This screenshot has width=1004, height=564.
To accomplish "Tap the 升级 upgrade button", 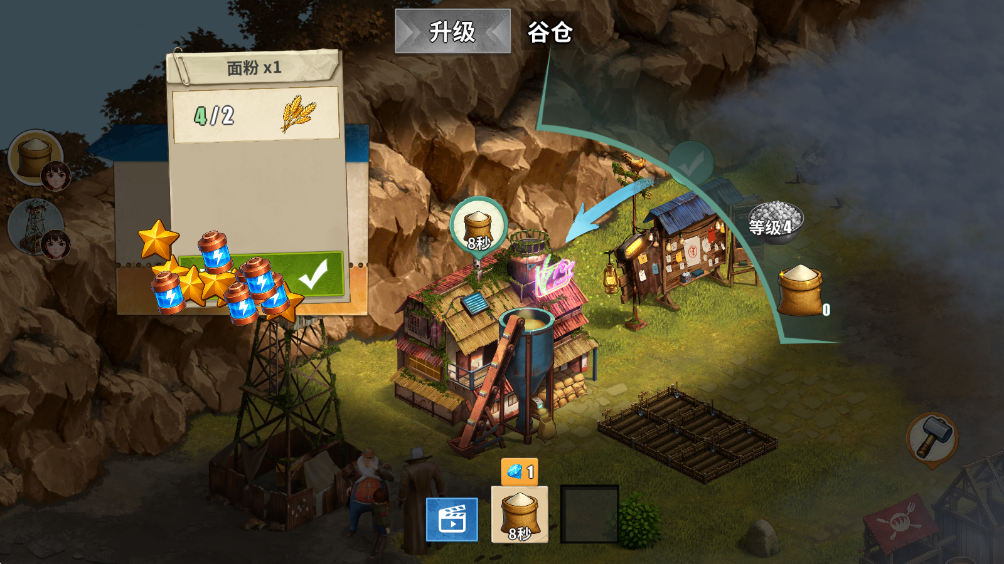I will (452, 31).
